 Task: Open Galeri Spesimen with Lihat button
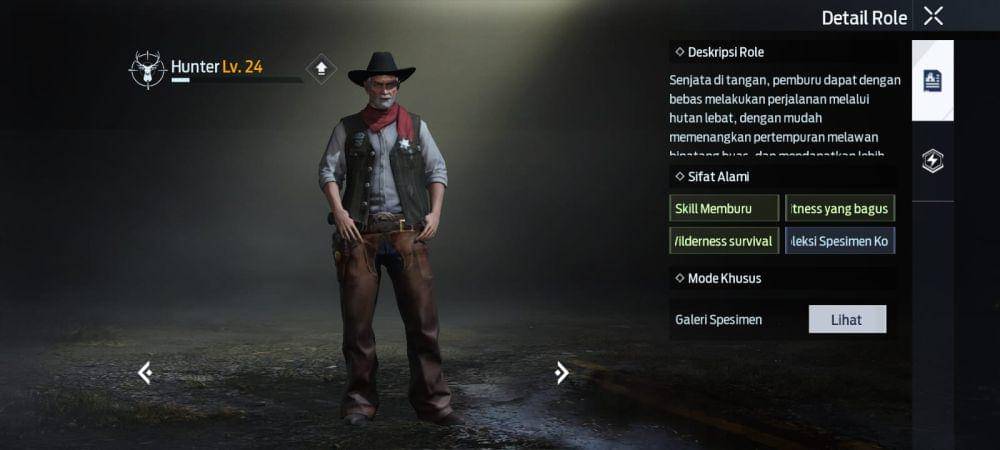pos(847,319)
